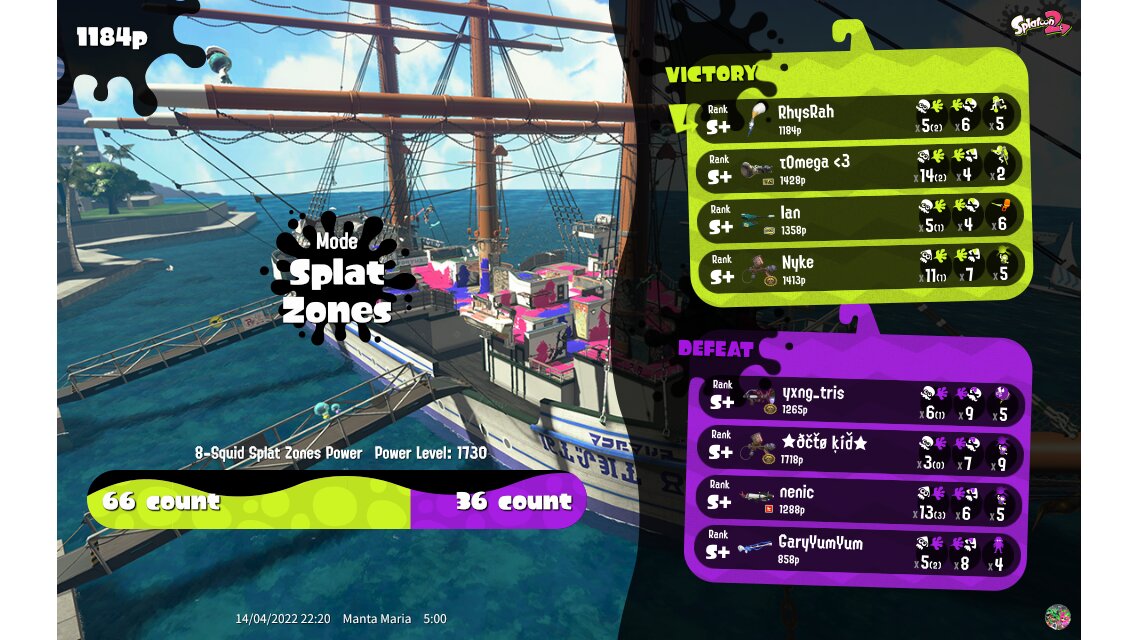Click the Splatoon 2 logo
This screenshot has width=1138, height=640.
(x=1040, y=22)
